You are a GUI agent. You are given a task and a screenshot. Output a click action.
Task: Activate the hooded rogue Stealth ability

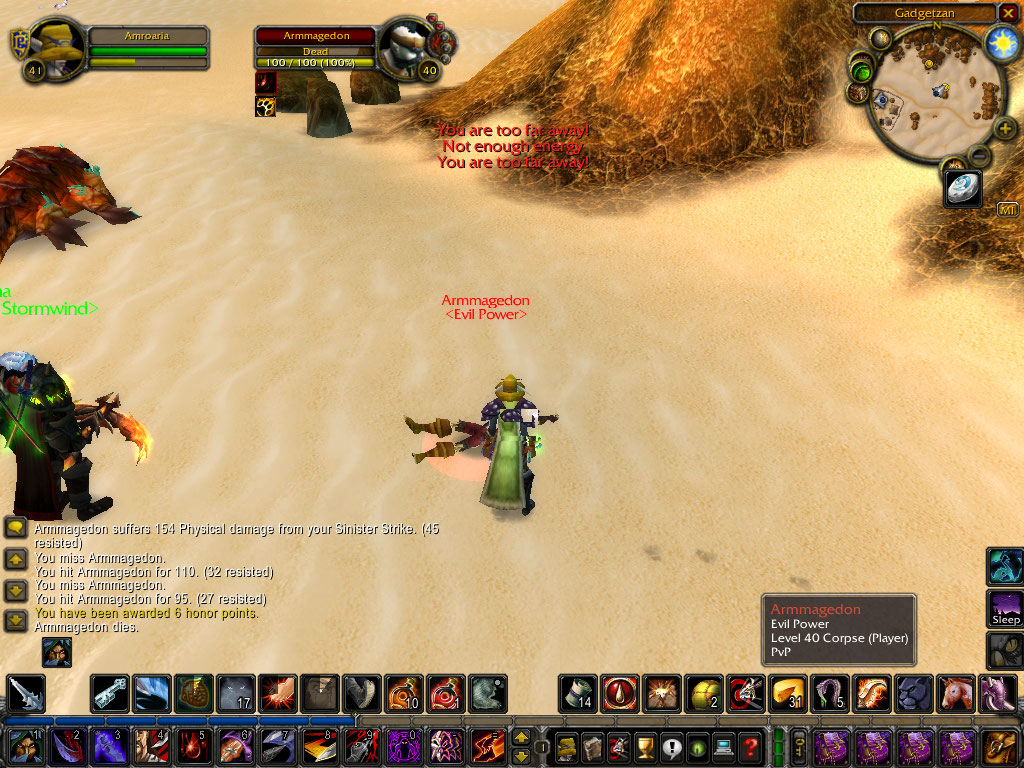click(x=23, y=747)
